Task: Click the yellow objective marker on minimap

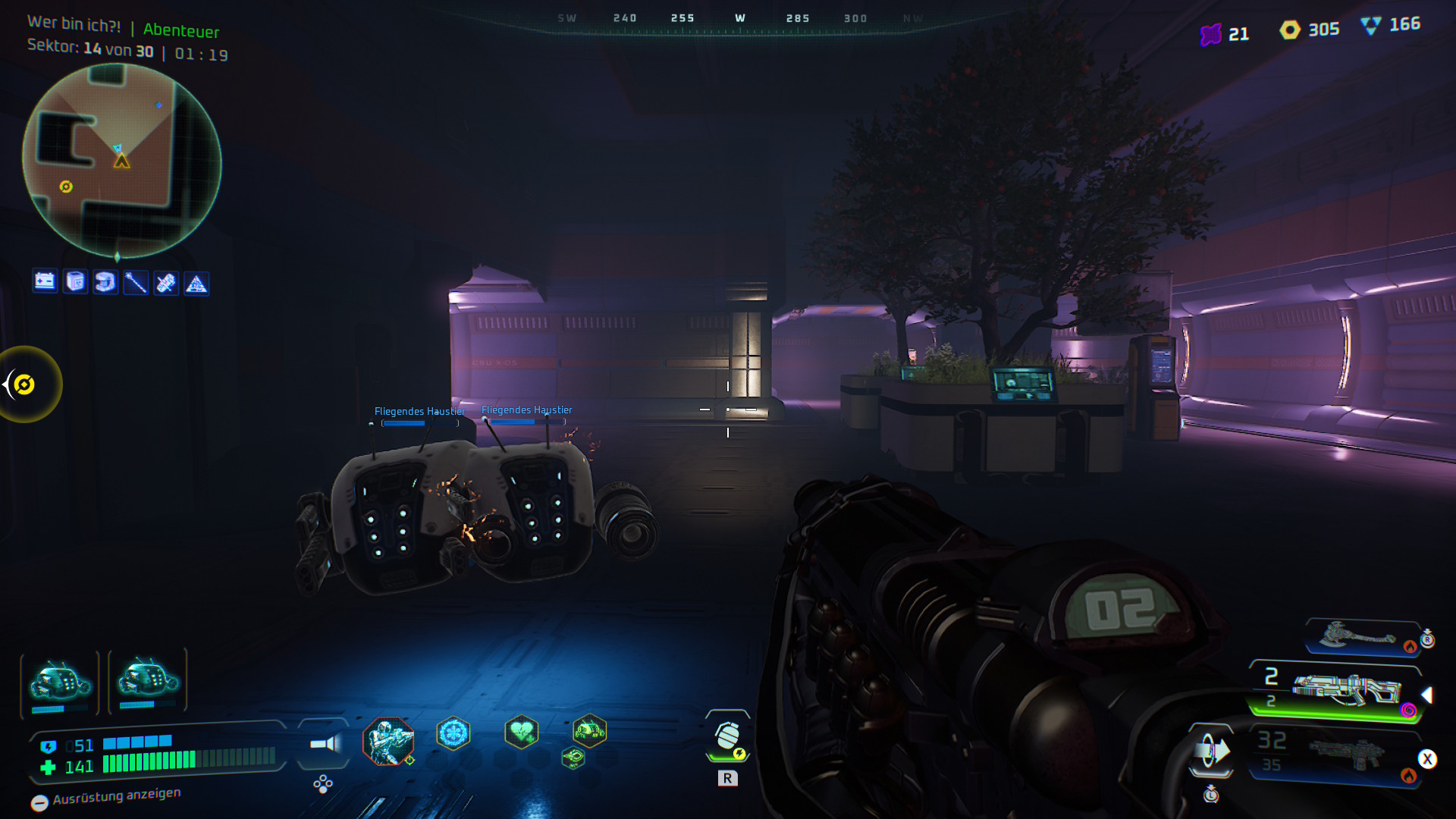Action: (x=66, y=187)
